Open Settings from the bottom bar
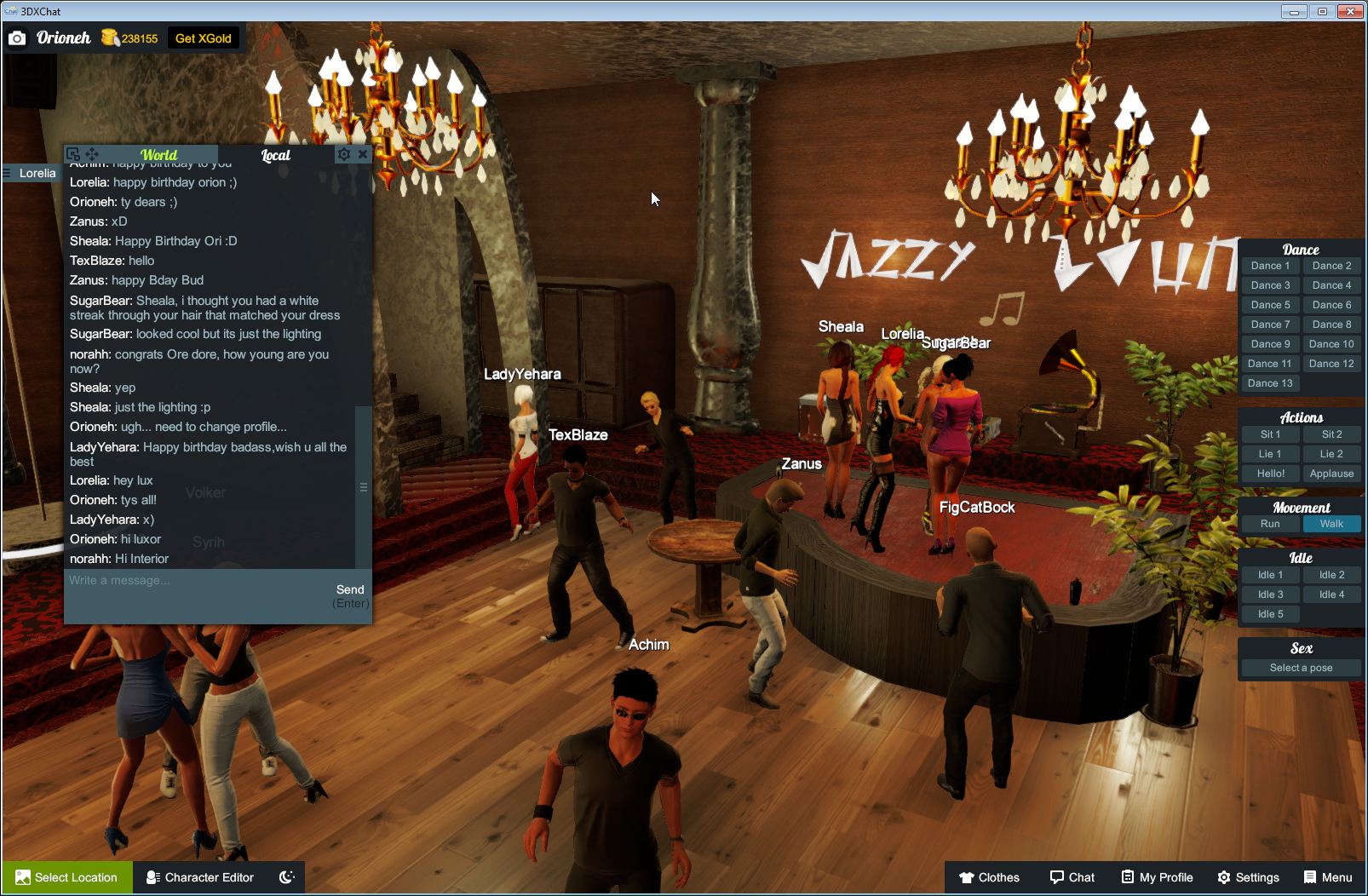The width and height of the screenshot is (1368, 896). 1250,877
